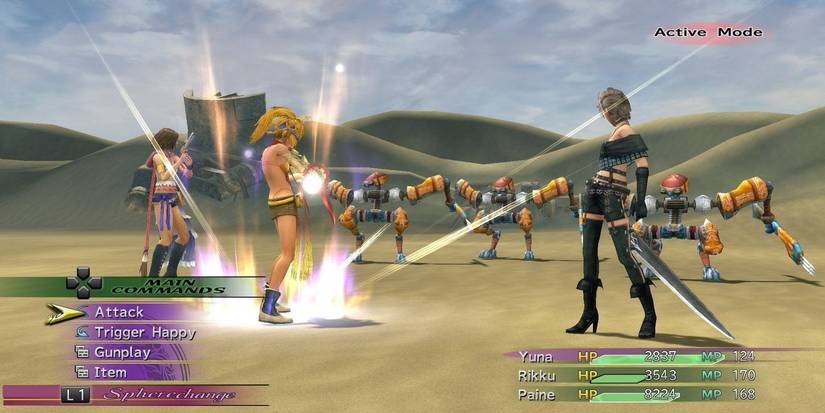This screenshot has height=413, width=825.
Task: Select the Attack command
Action: tap(119, 312)
